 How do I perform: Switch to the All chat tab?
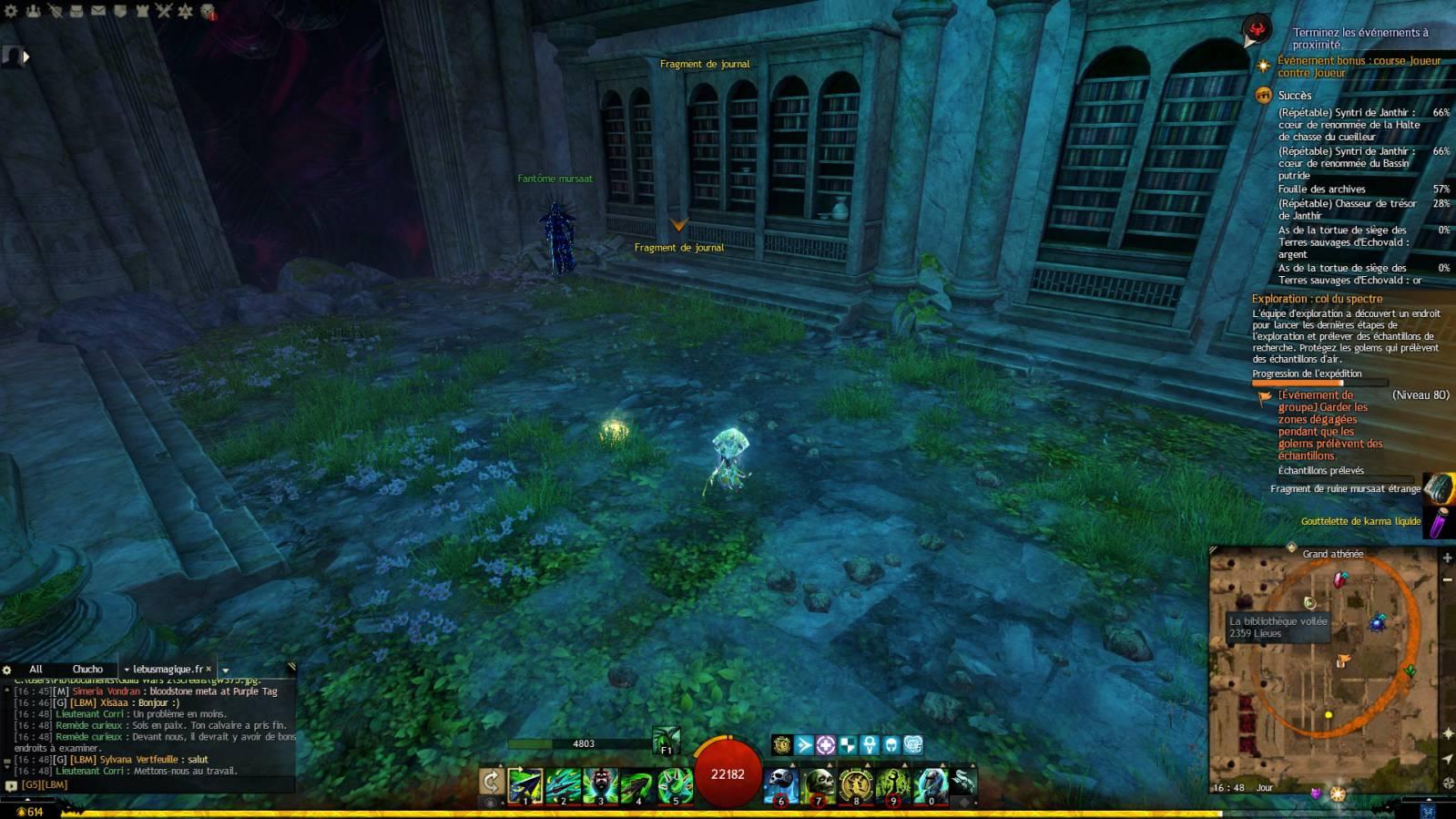[36, 669]
